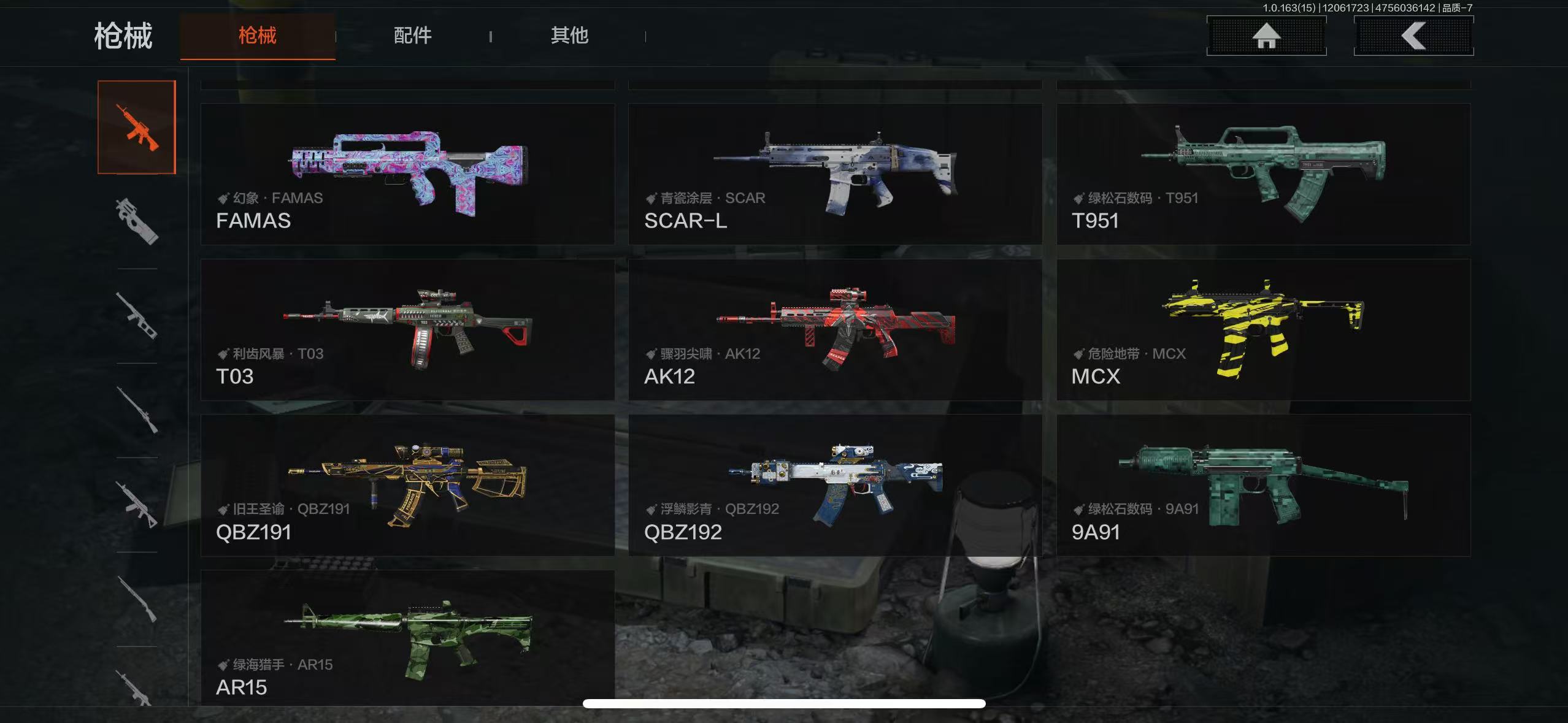Screen dimensions: 1568x723
Task: Choose the QBZ192 weapon tile
Action: (x=835, y=485)
